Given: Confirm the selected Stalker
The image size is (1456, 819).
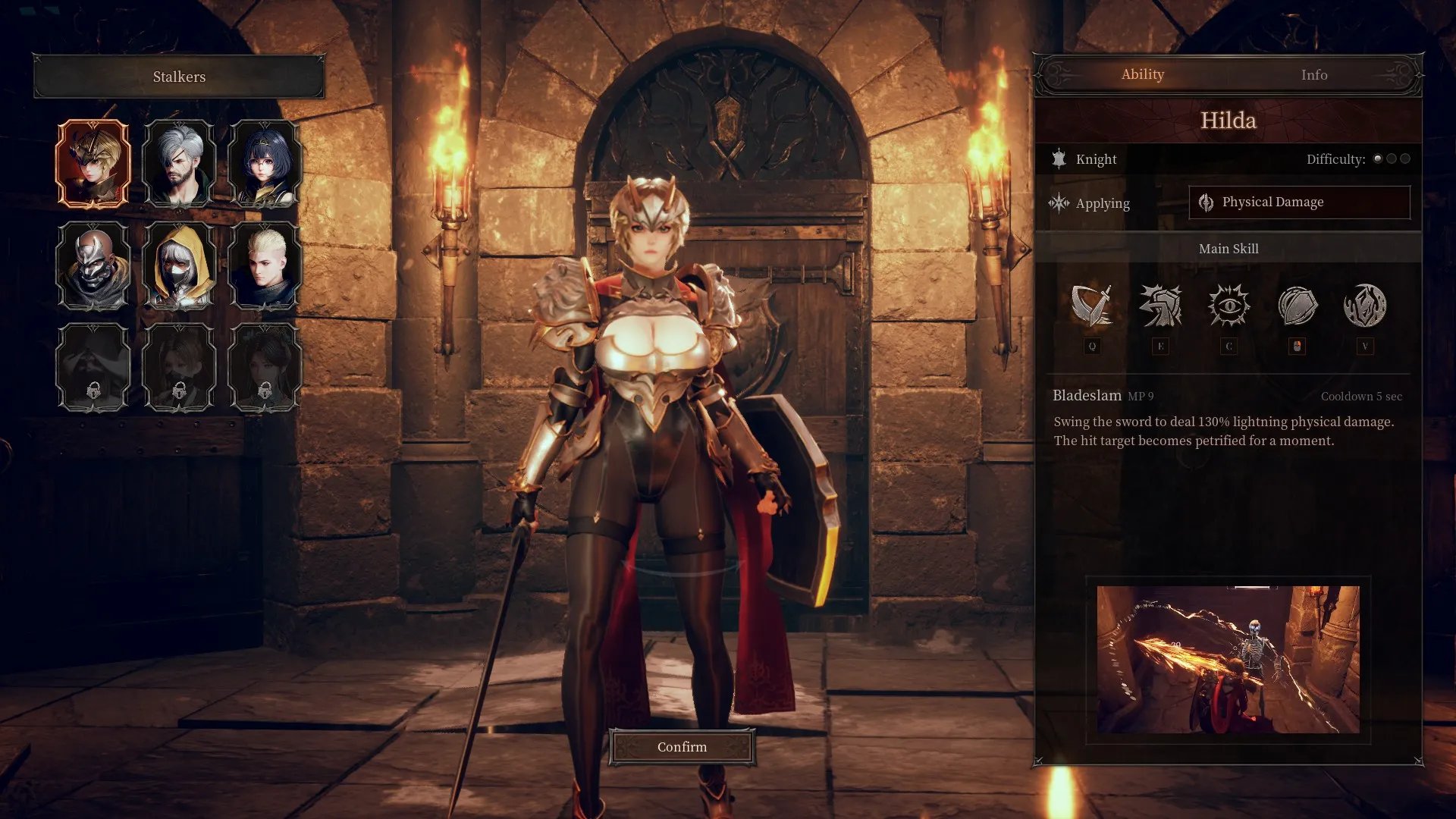Looking at the screenshot, I should coord(682,747).
